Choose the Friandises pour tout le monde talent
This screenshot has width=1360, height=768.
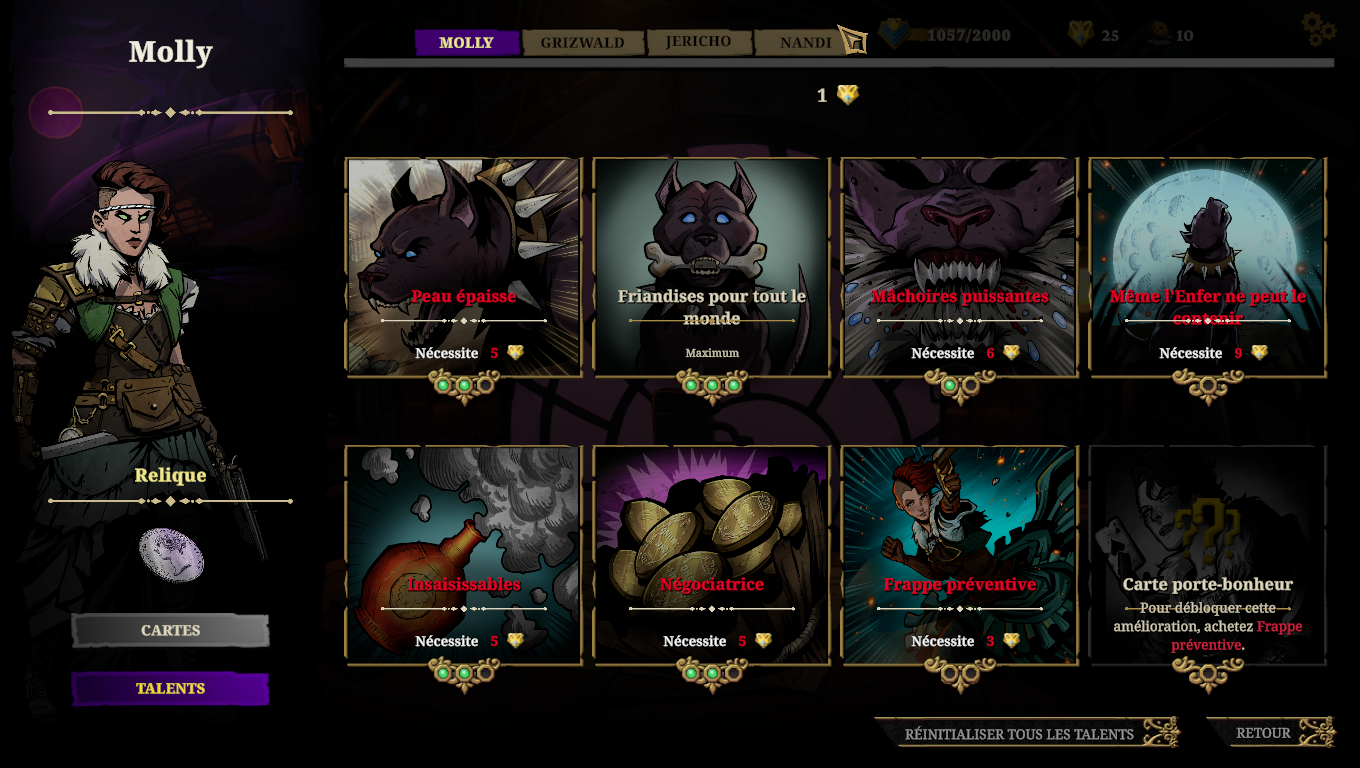[711, 268]
